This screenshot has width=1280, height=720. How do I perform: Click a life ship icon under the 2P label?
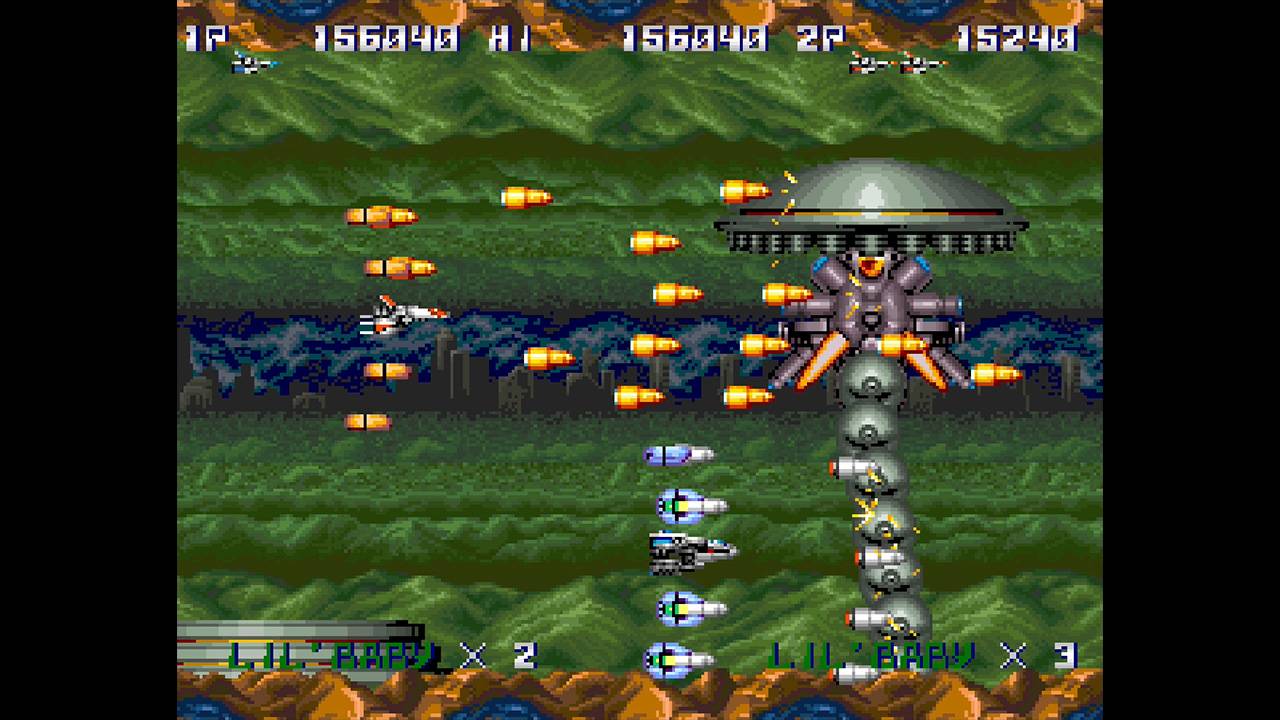pos(865,65)
